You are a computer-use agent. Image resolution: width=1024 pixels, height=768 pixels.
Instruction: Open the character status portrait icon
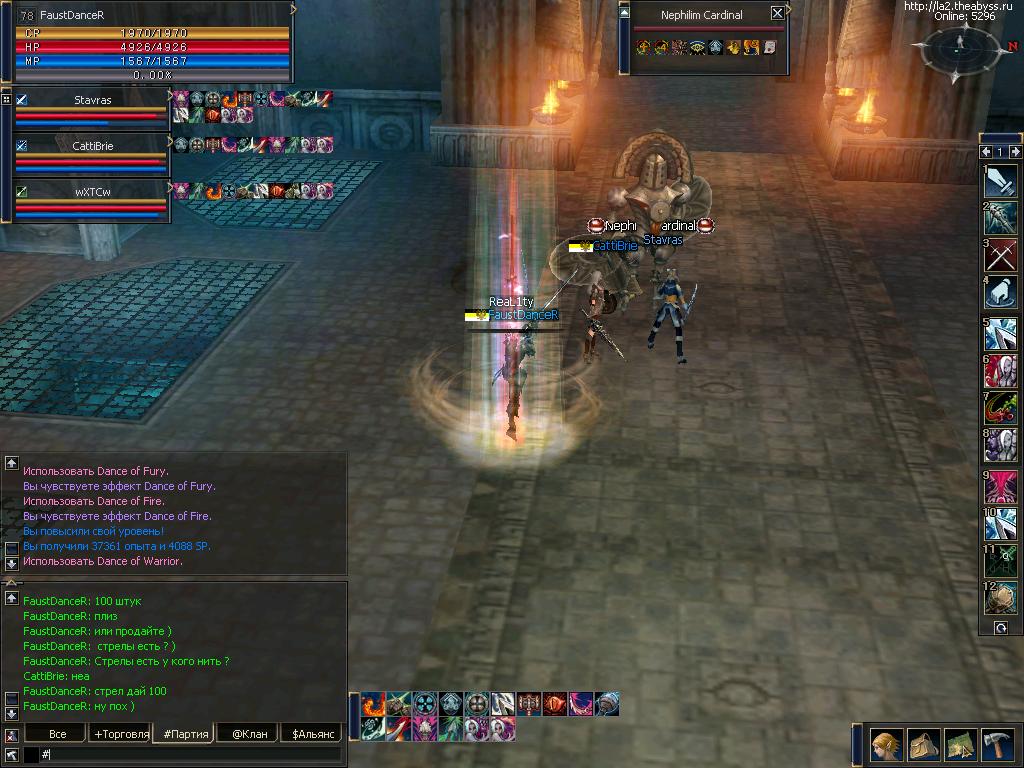885,746
